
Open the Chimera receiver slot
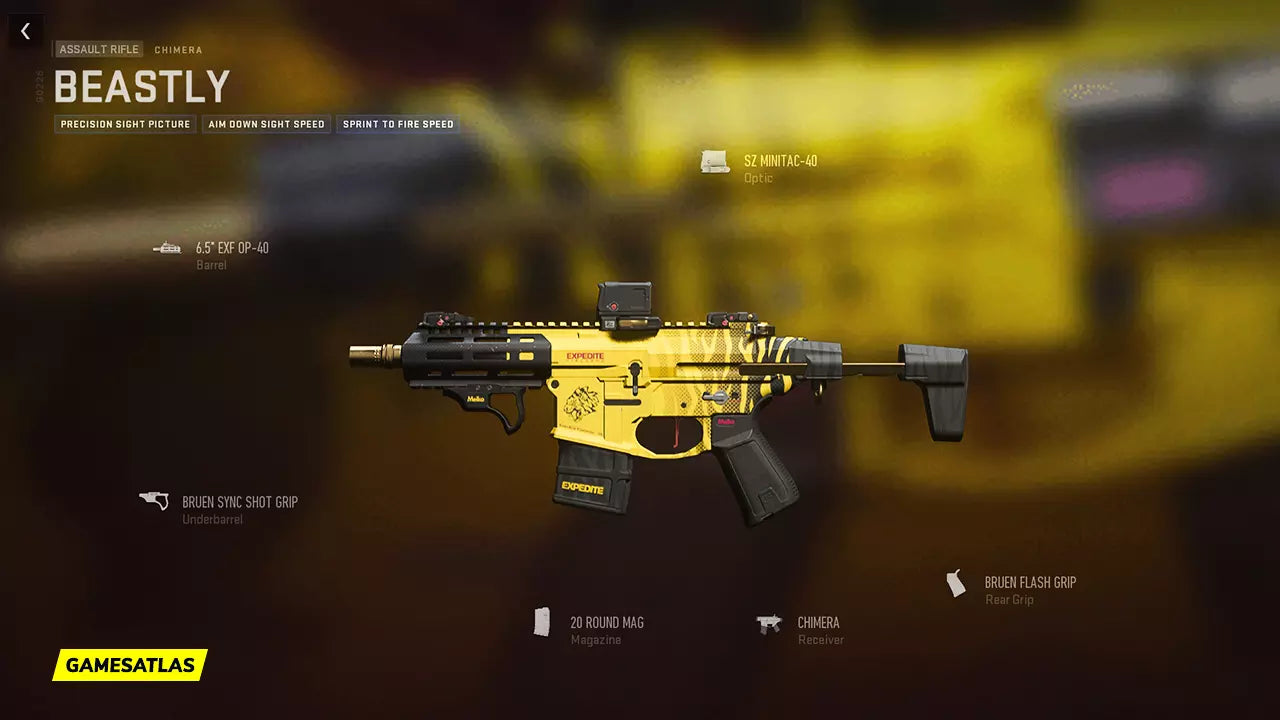[818, 623]
